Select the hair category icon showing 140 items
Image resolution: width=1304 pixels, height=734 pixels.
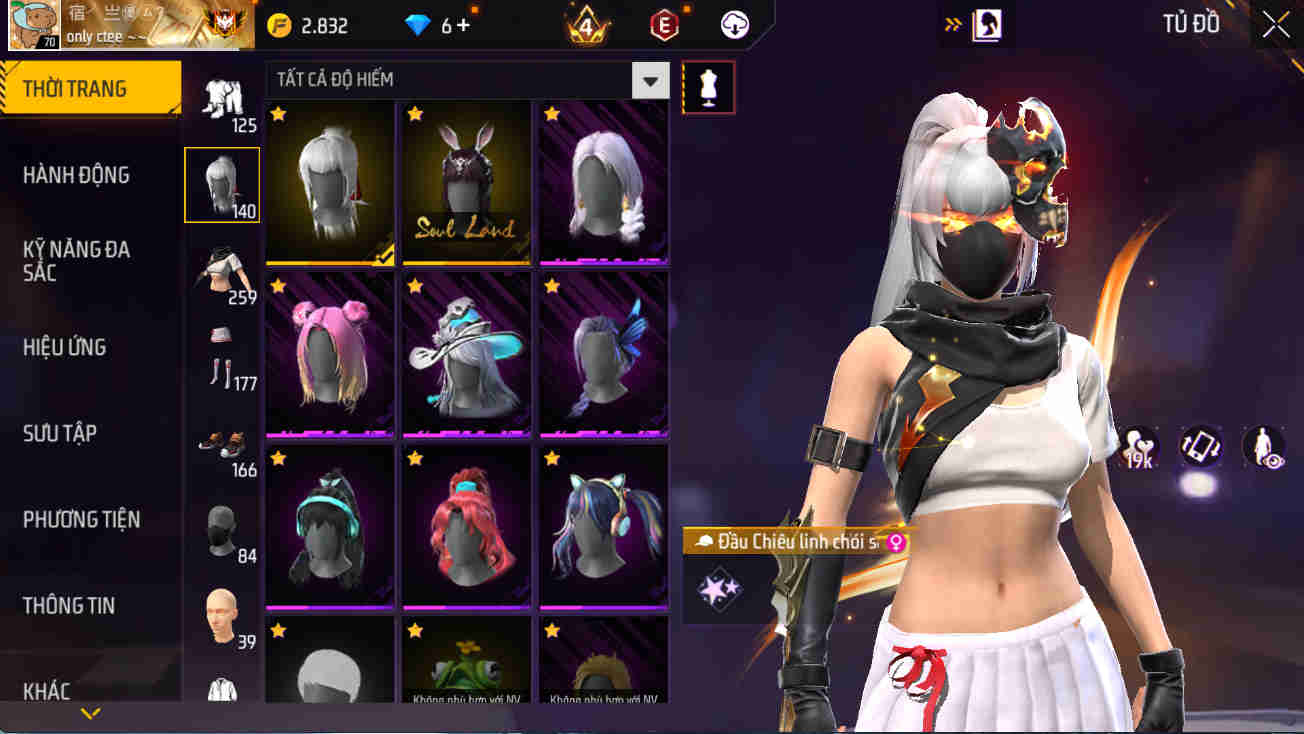pos(221,183)
